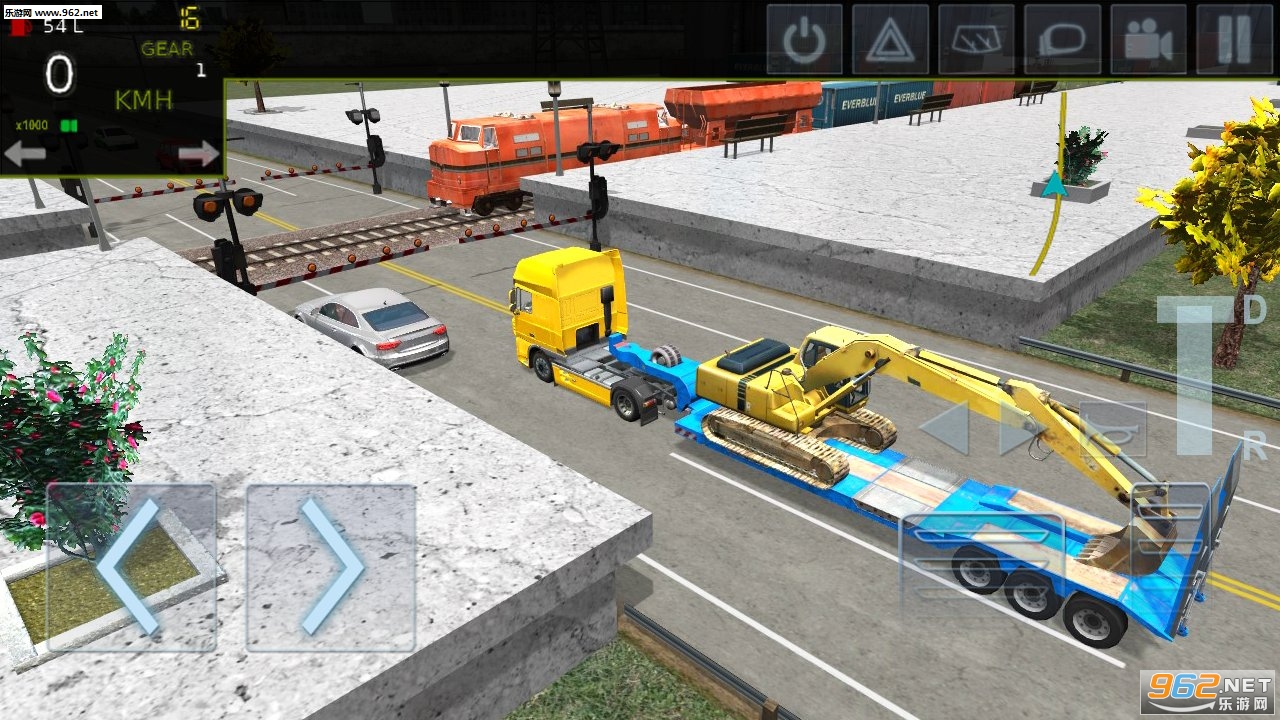Activate the hazard warning triangle button
This screenshot has width=1280, height=720.
pyautogui.click(x=890, y=40)
